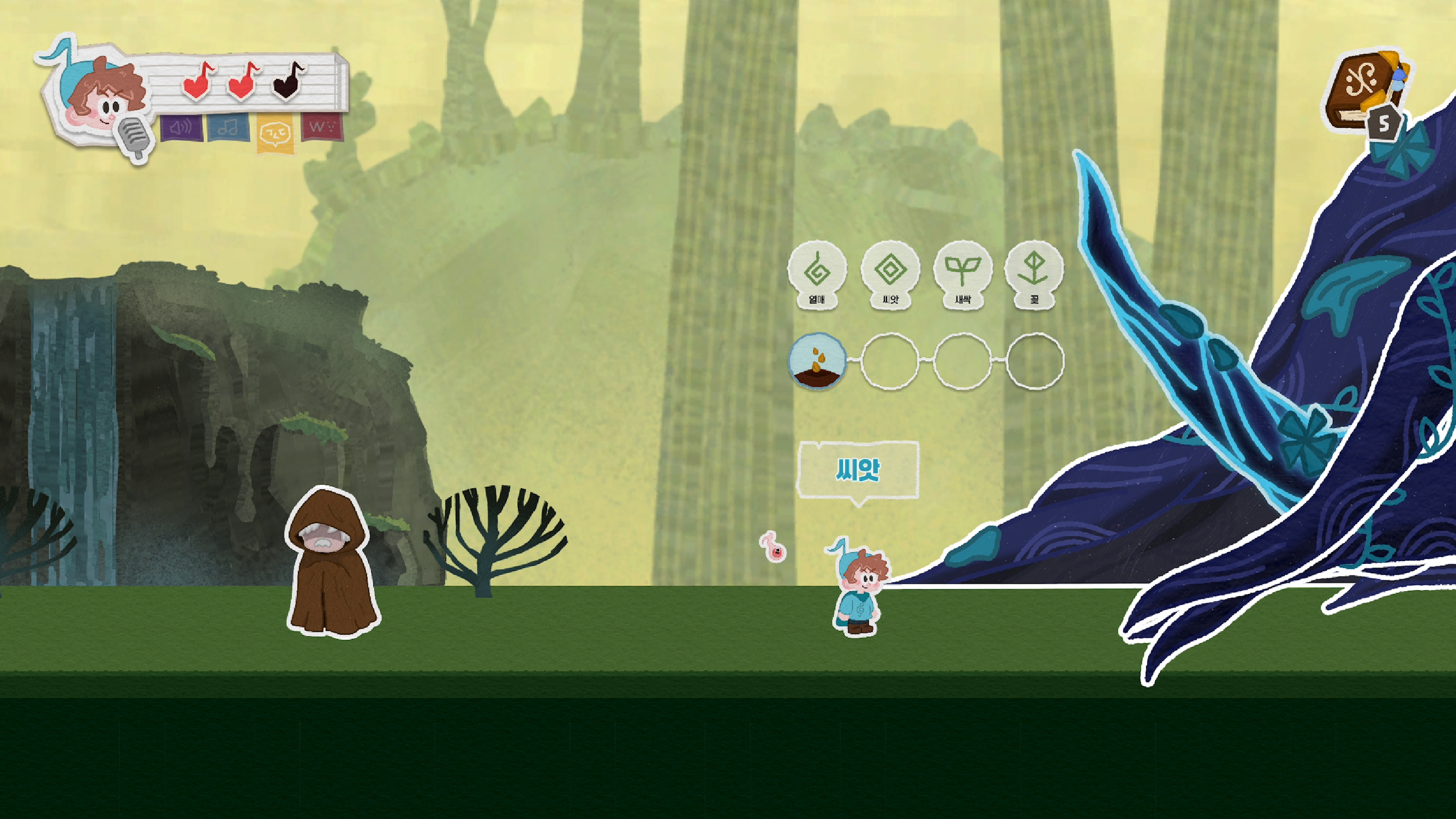Select the blue music note flag
The height and width of the screenshot is (819, 1456).
(228, 128)
